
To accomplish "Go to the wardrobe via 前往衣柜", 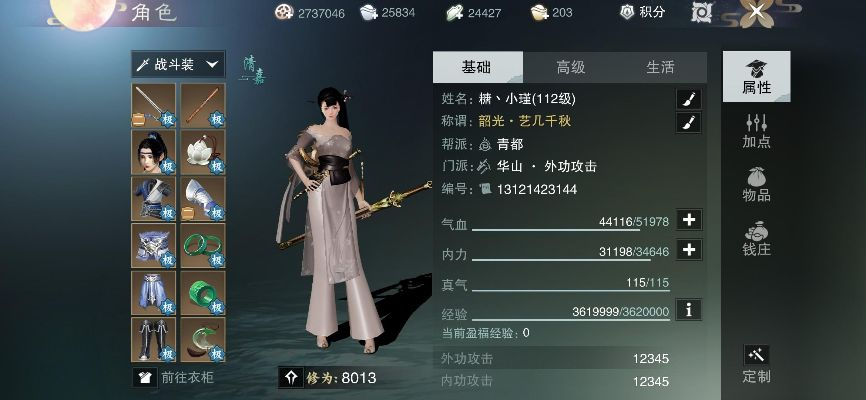I will click(x=178, y=377).
